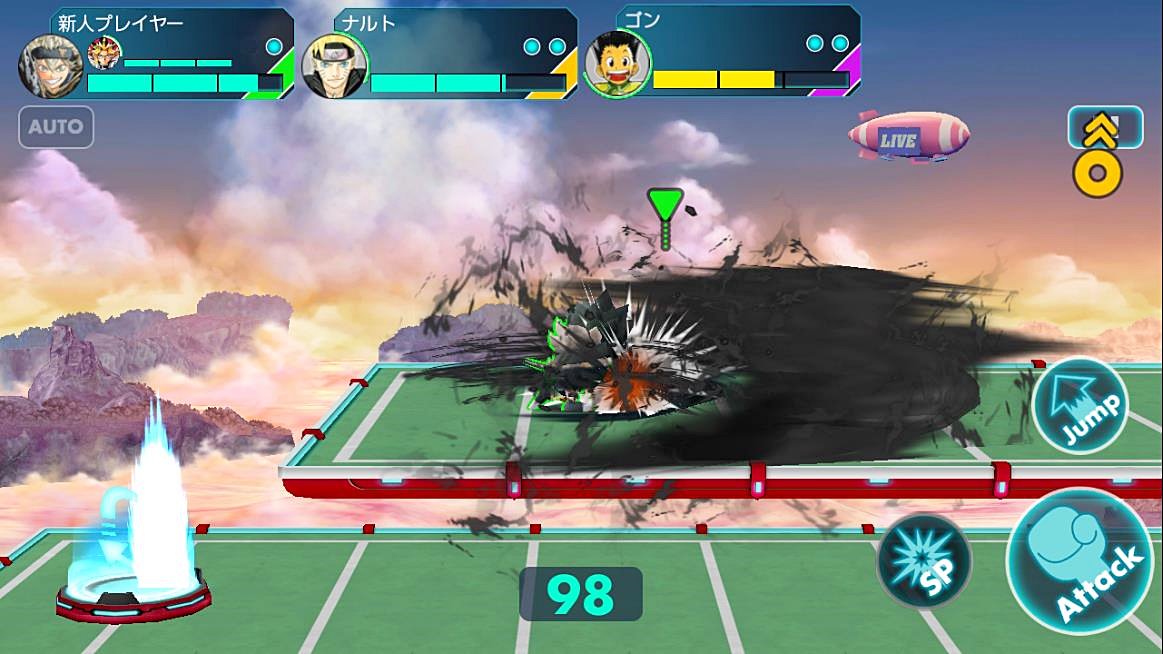
Task: Select the 新人プレイヤー character portrait
Action: [x=49, y=68]
